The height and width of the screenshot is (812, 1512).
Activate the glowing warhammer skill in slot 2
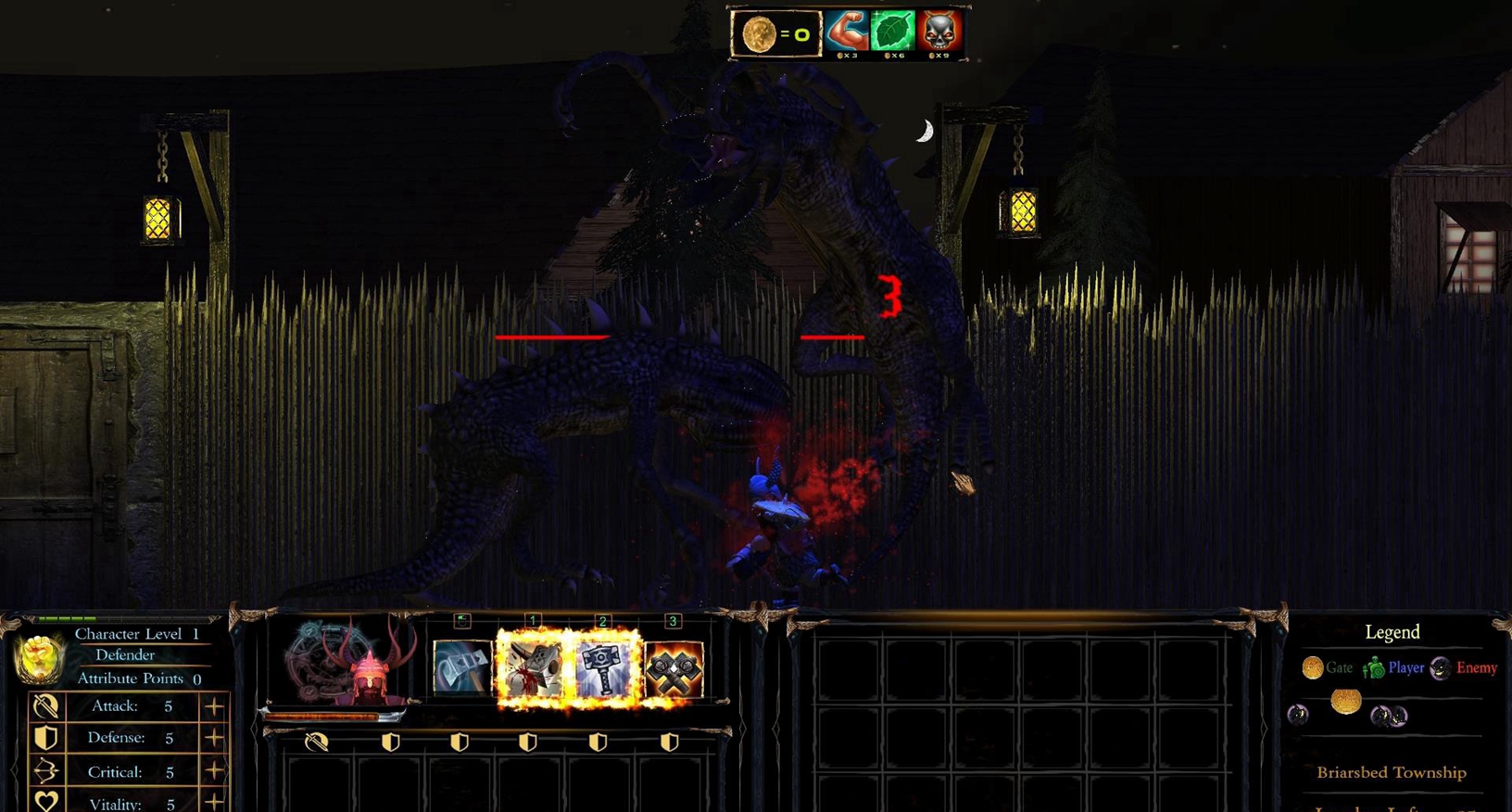click(x=603, y=667)
